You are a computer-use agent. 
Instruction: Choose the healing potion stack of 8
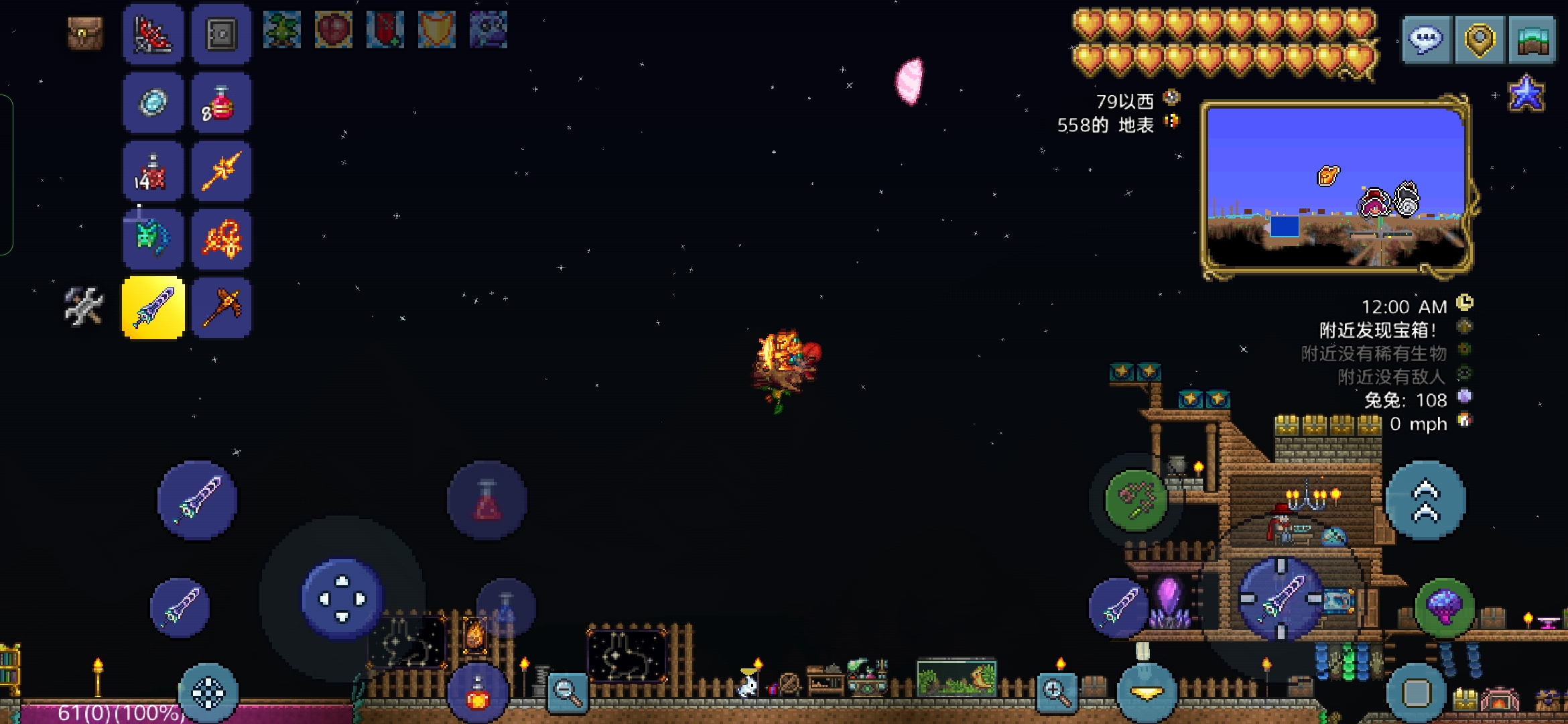221,103
